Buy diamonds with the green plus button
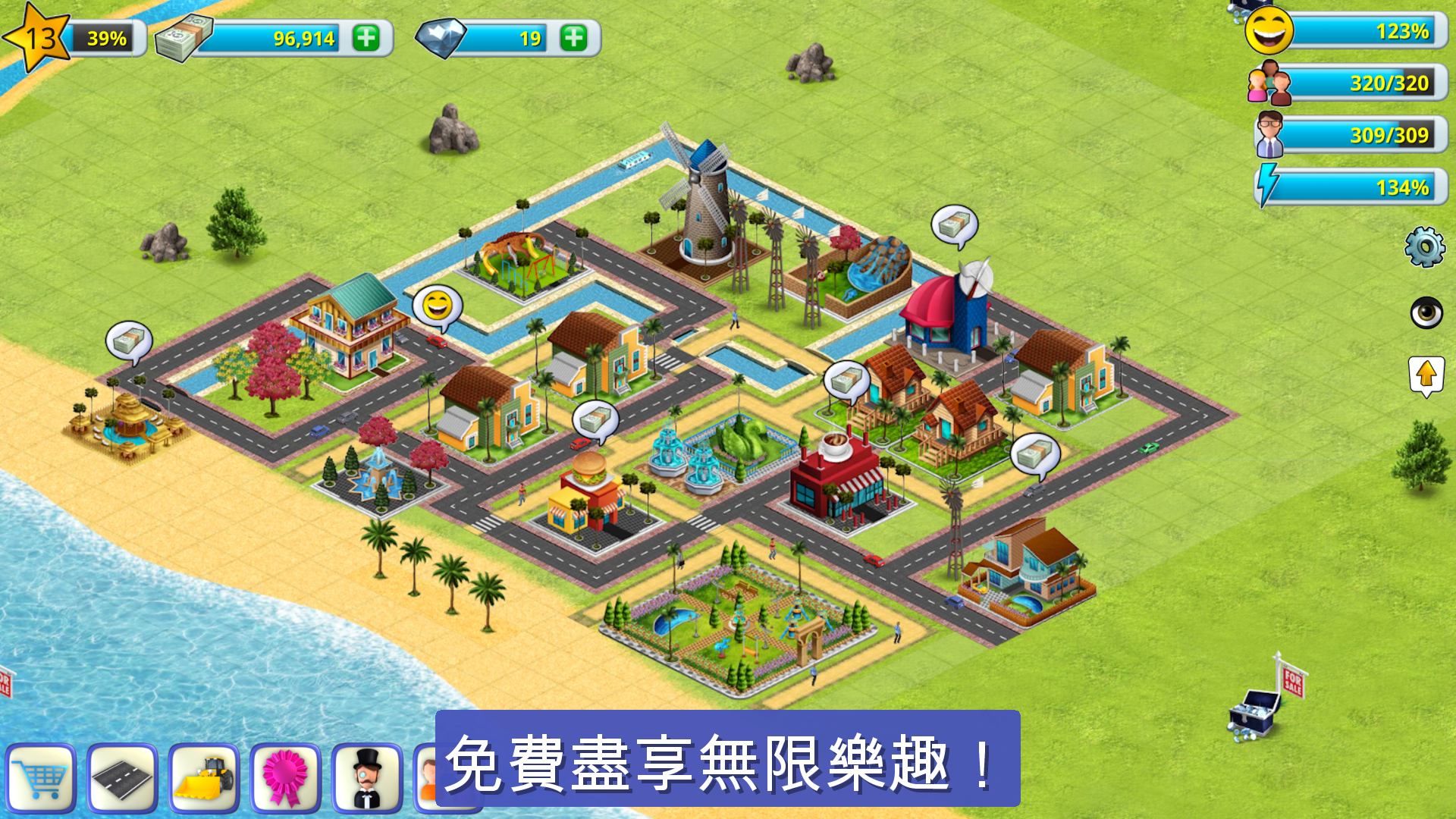Viewport: 1456px width, 819px height. pyautogui.click(x=575, y=36)
